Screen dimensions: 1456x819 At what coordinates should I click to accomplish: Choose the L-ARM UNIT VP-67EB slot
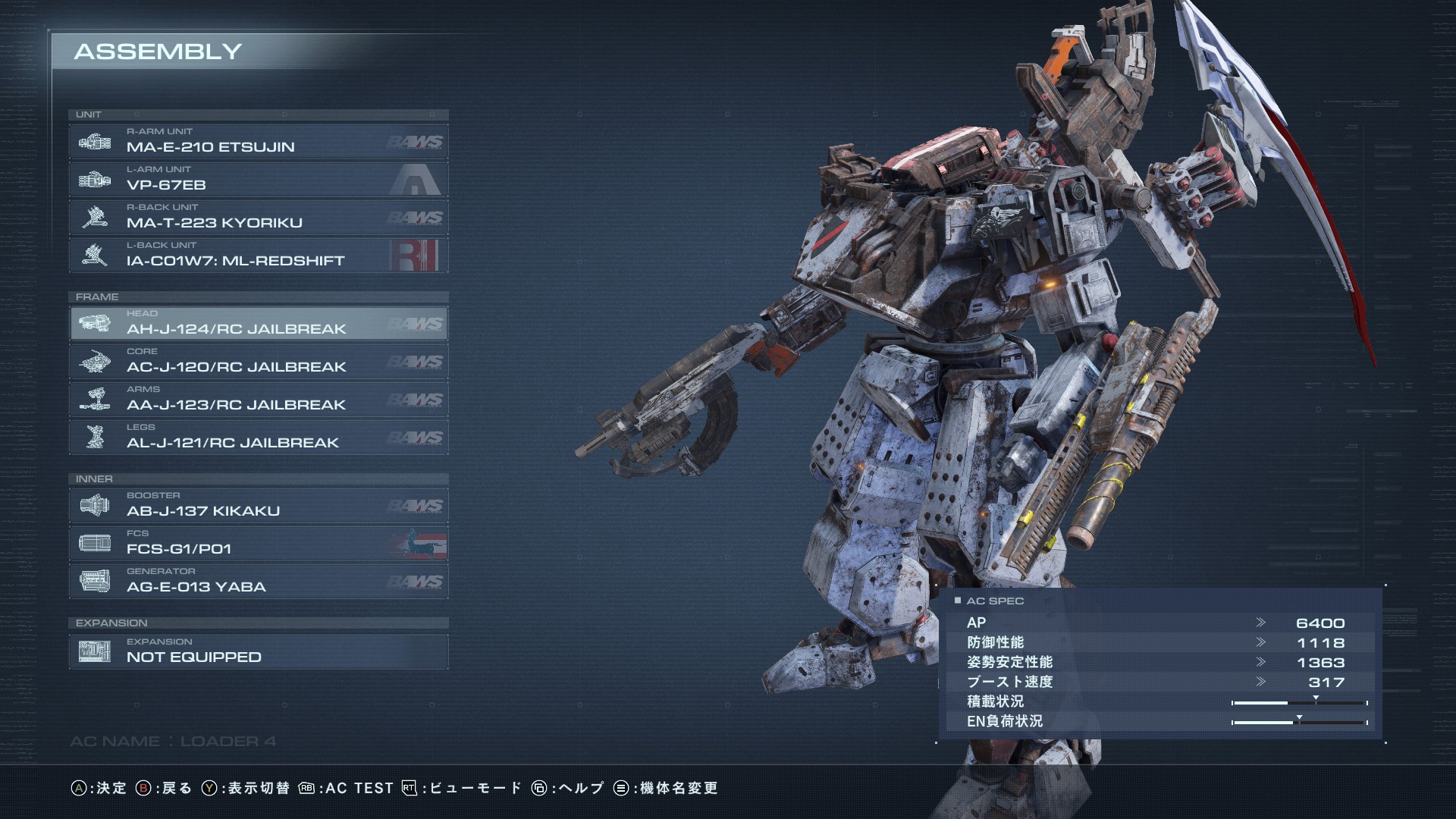click(258, 180)
